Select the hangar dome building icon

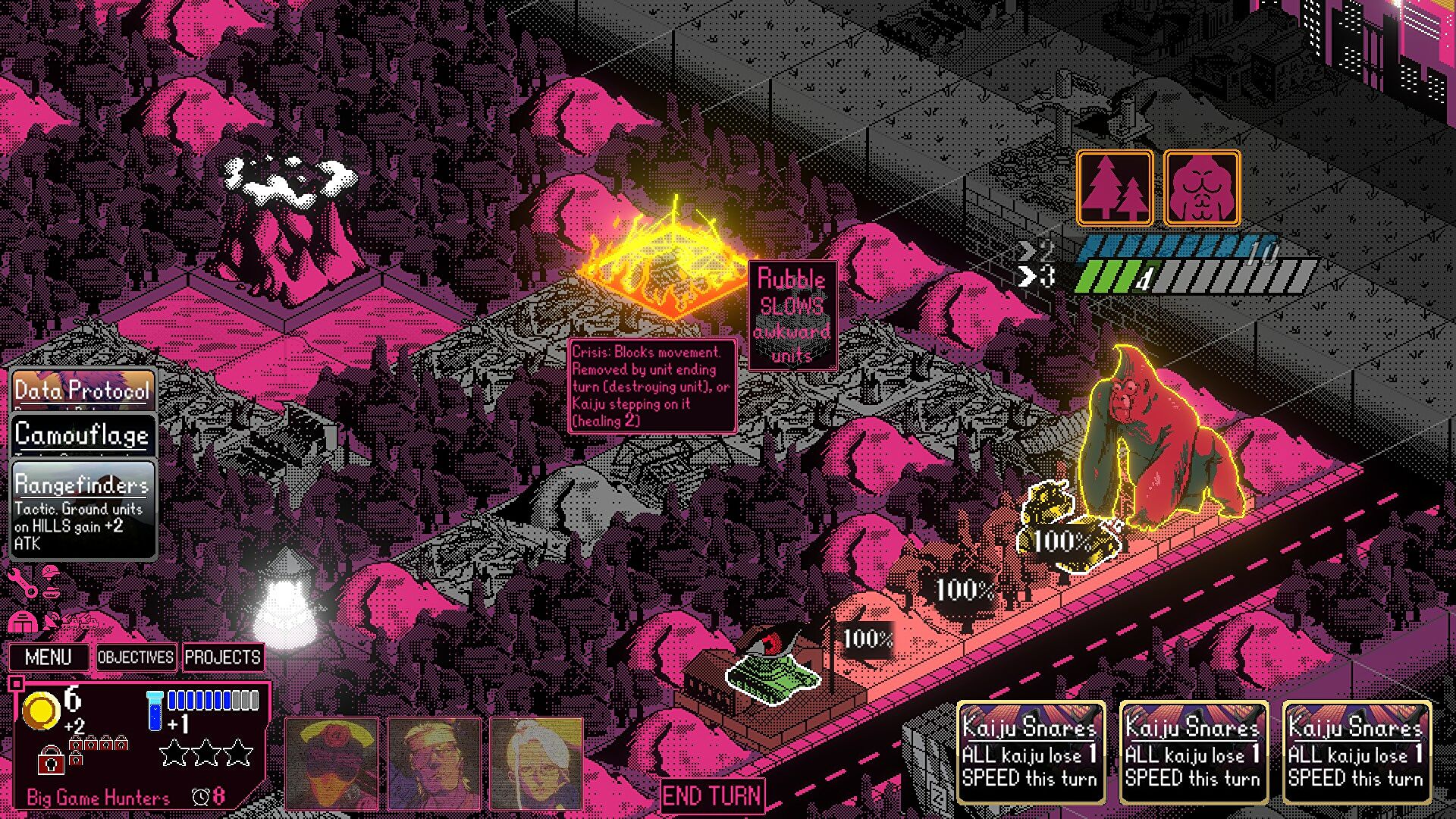(22, 623)
